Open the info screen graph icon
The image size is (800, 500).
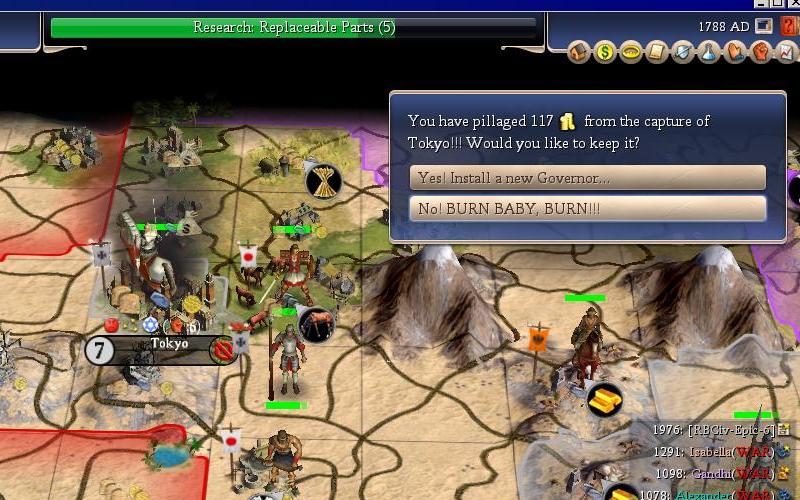(x=785, y=51)
